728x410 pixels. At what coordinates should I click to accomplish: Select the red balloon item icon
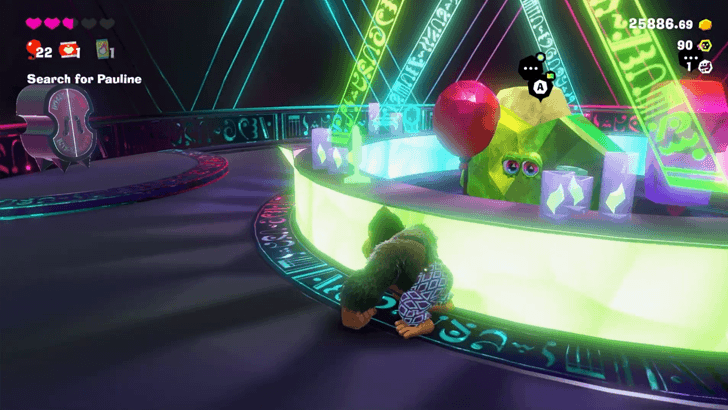pos(32,49)
